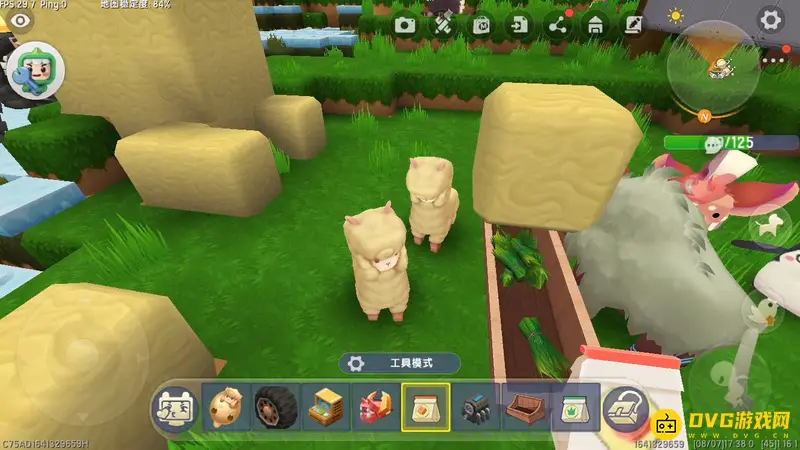Select the black tire wheel slot
The image size is (800, 450).
pos(275,408)
